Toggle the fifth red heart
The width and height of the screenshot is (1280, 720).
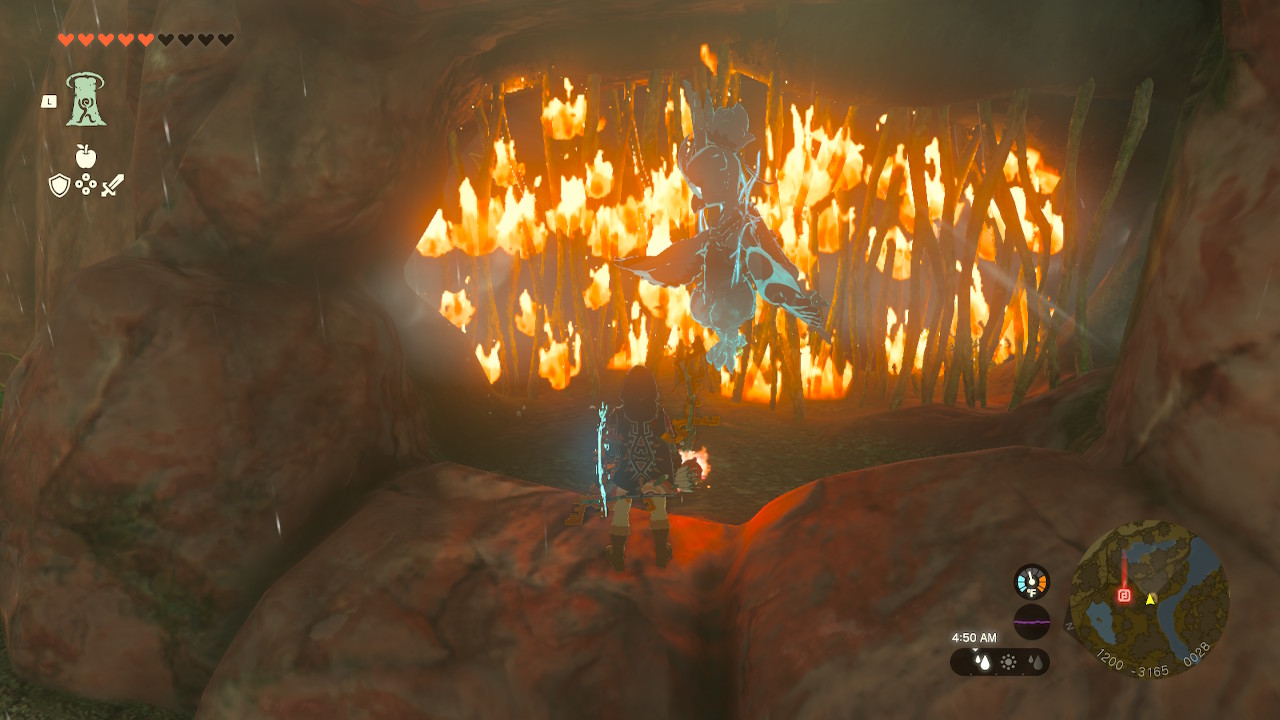click(x=145, y=40)
